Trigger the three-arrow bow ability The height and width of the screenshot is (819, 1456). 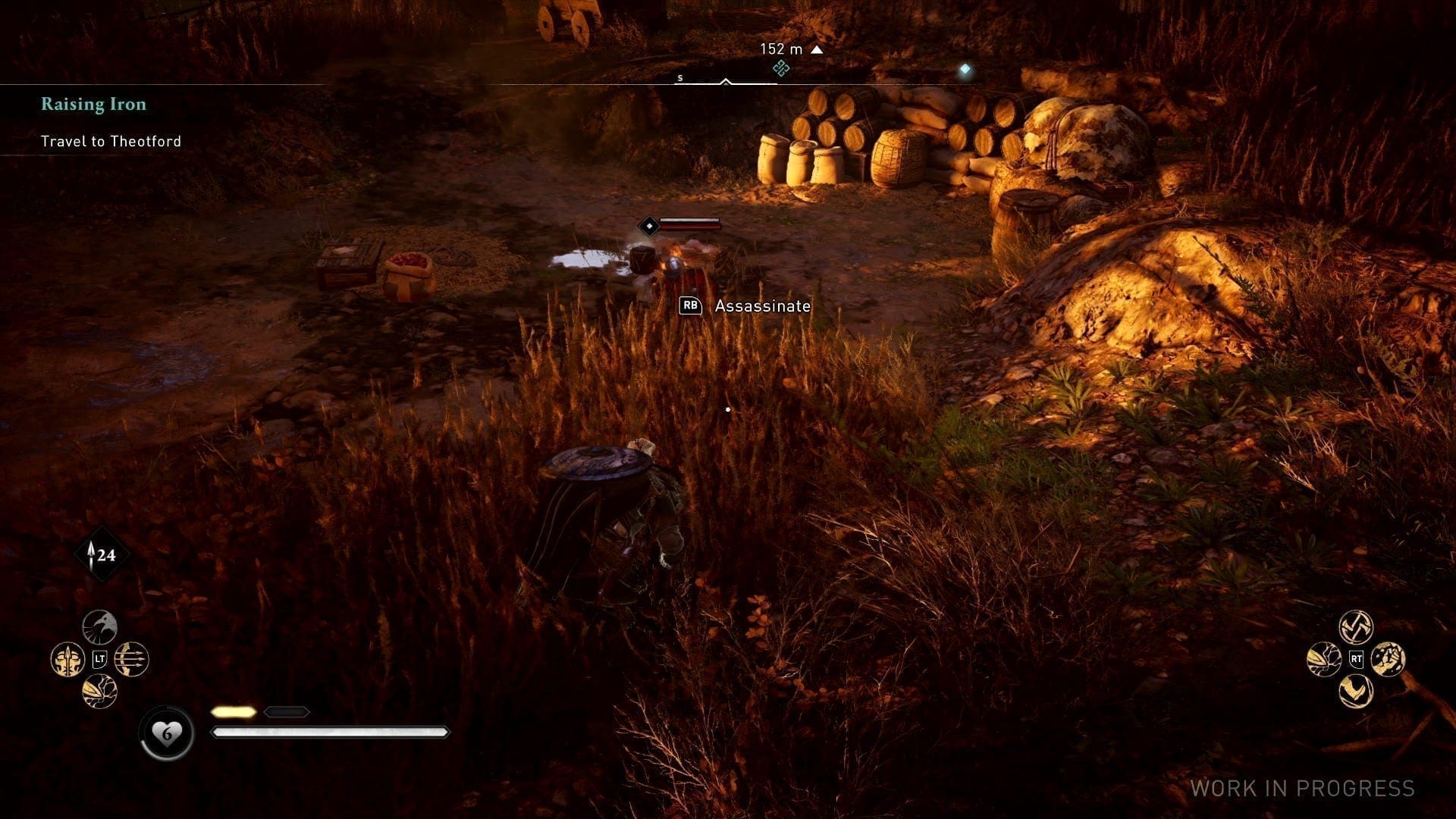(x=132, y=660)
